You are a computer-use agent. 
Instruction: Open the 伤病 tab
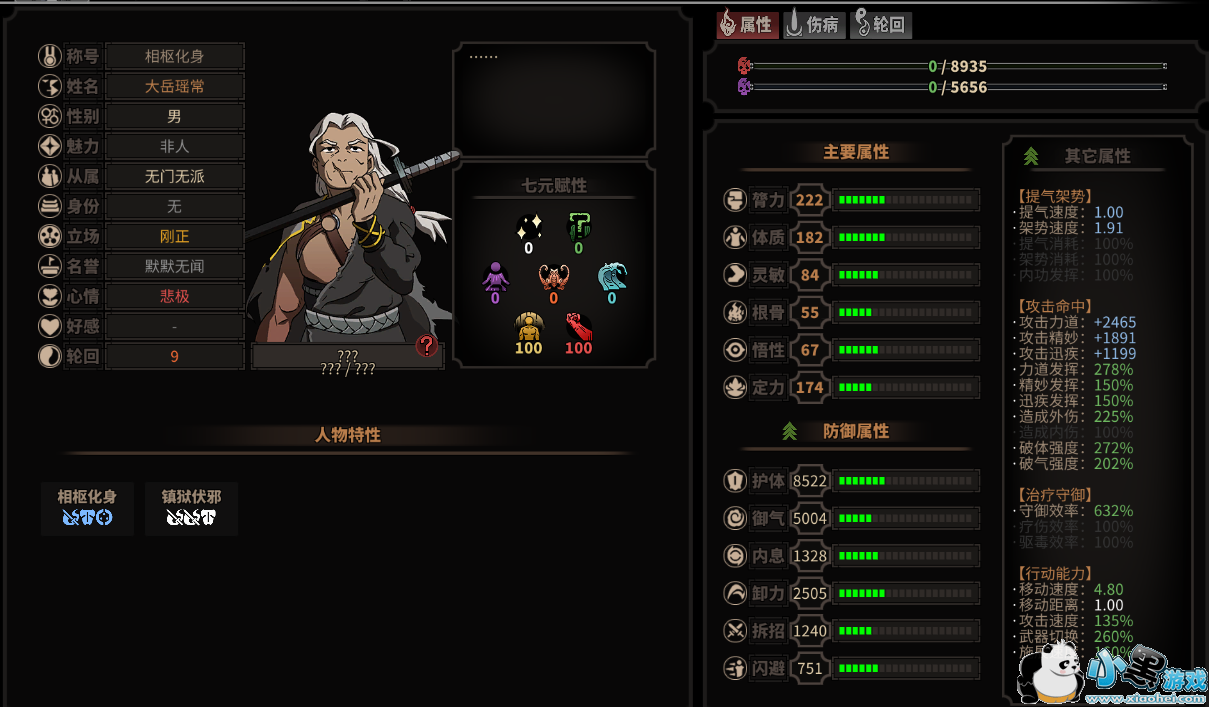813,25
